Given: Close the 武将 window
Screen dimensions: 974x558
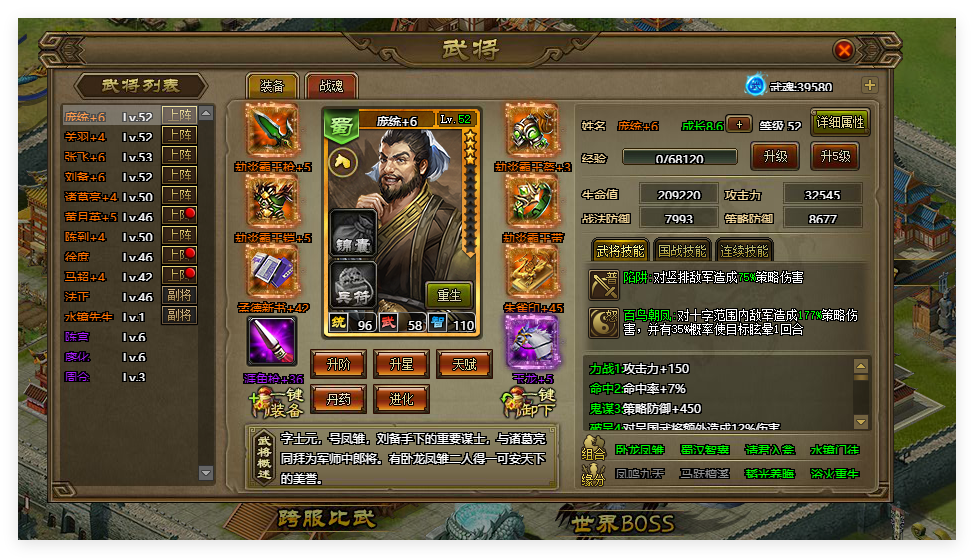Looking at the screenshot, I should pyautogui.click(x=844, y=49).
